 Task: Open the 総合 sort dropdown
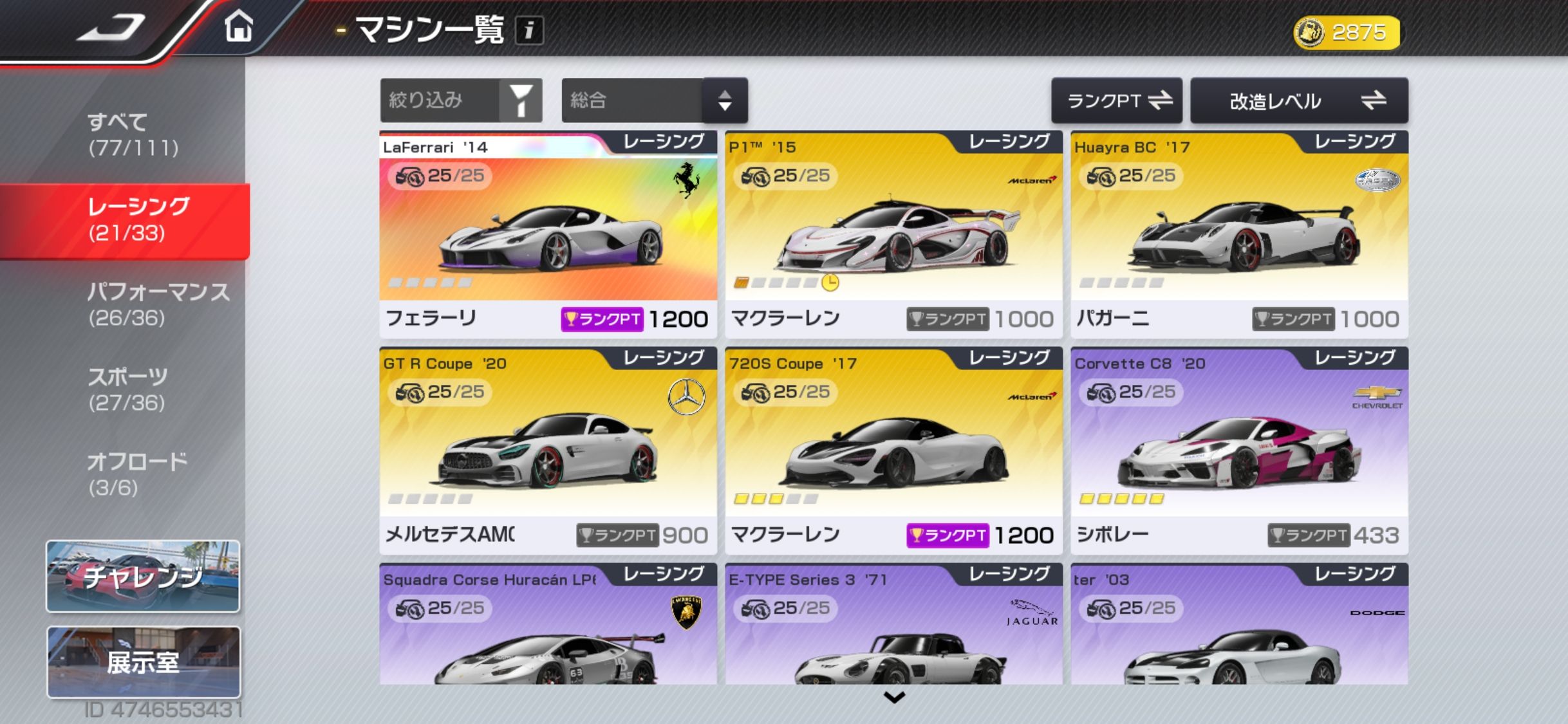pos(654,100)
